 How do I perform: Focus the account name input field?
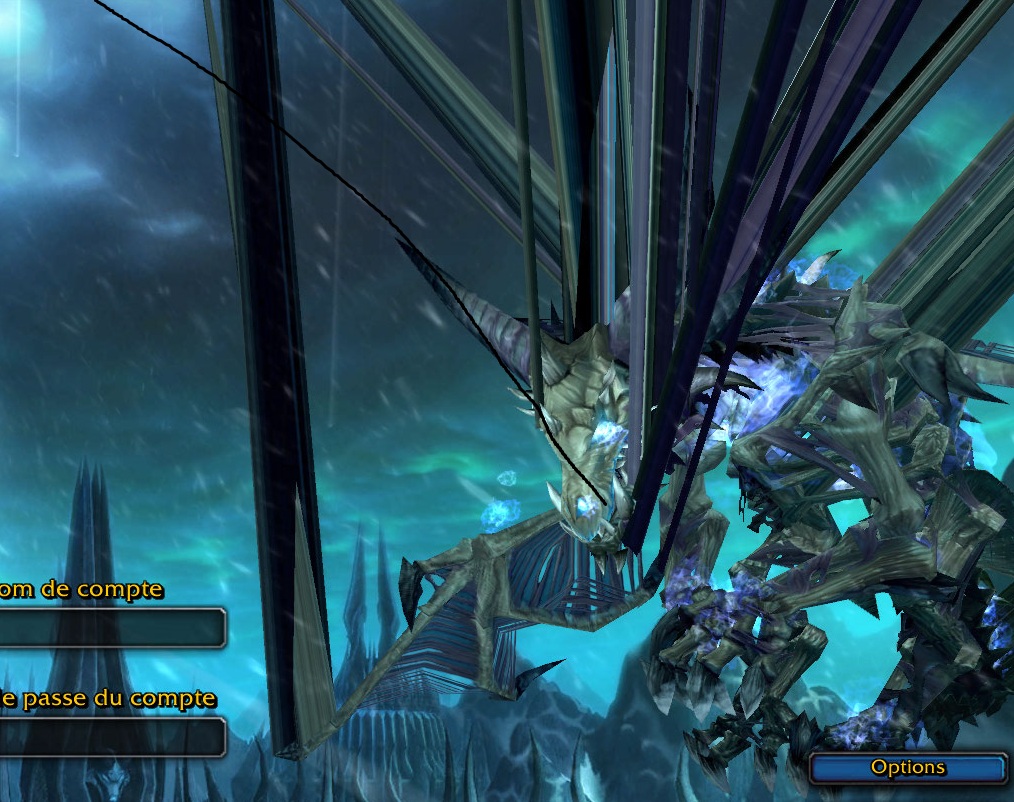110,628
